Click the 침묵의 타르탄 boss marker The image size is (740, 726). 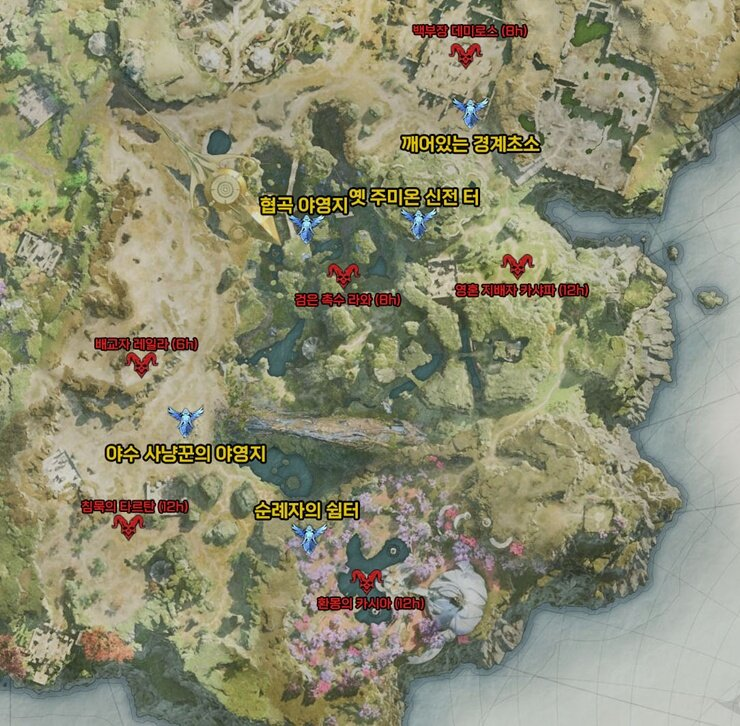click(x=129, y=526)
